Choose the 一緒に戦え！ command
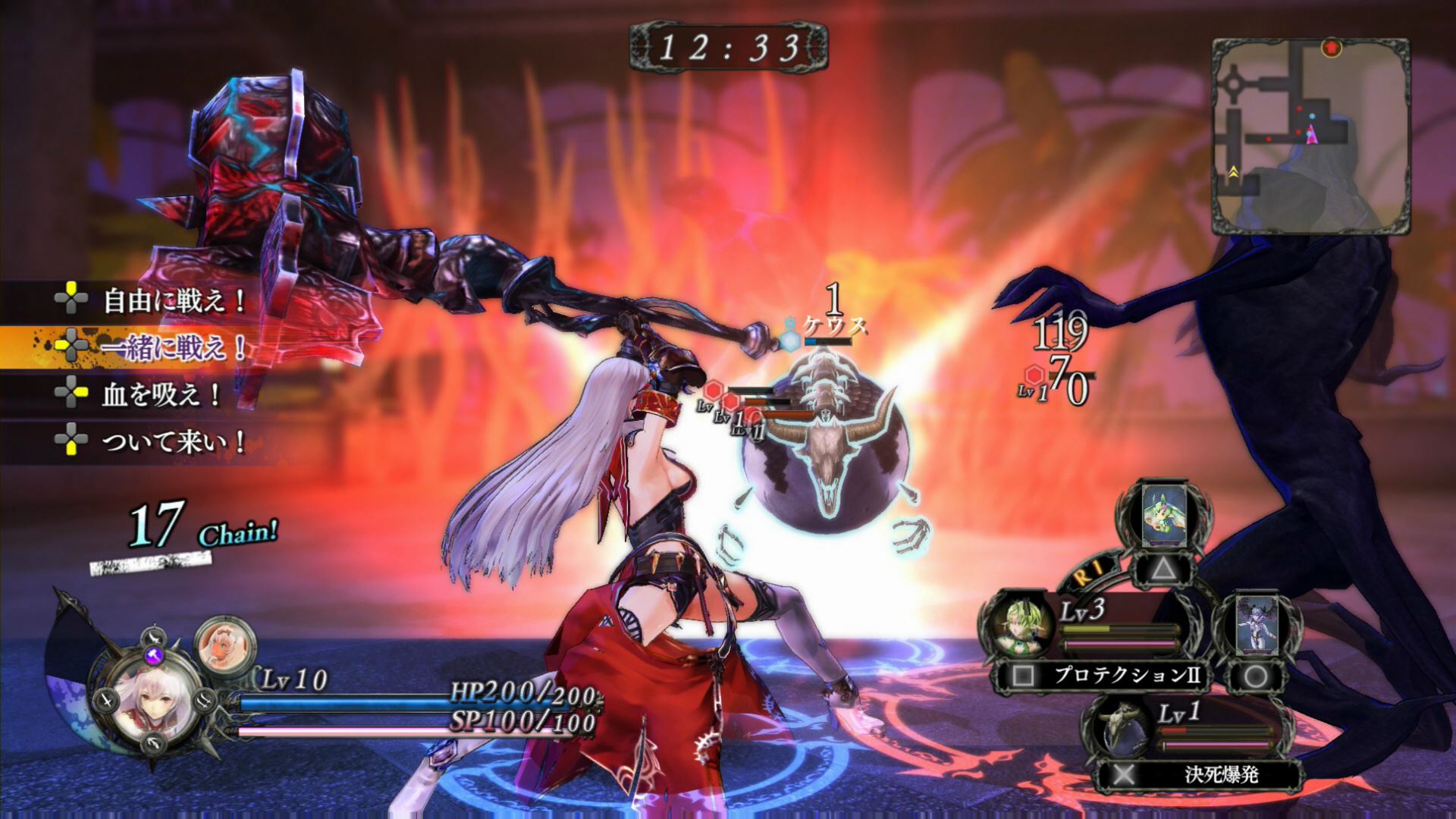Image resolution: width=1456 pixels, height=819 pixels. pyautogui.click(x=173, y=347)
